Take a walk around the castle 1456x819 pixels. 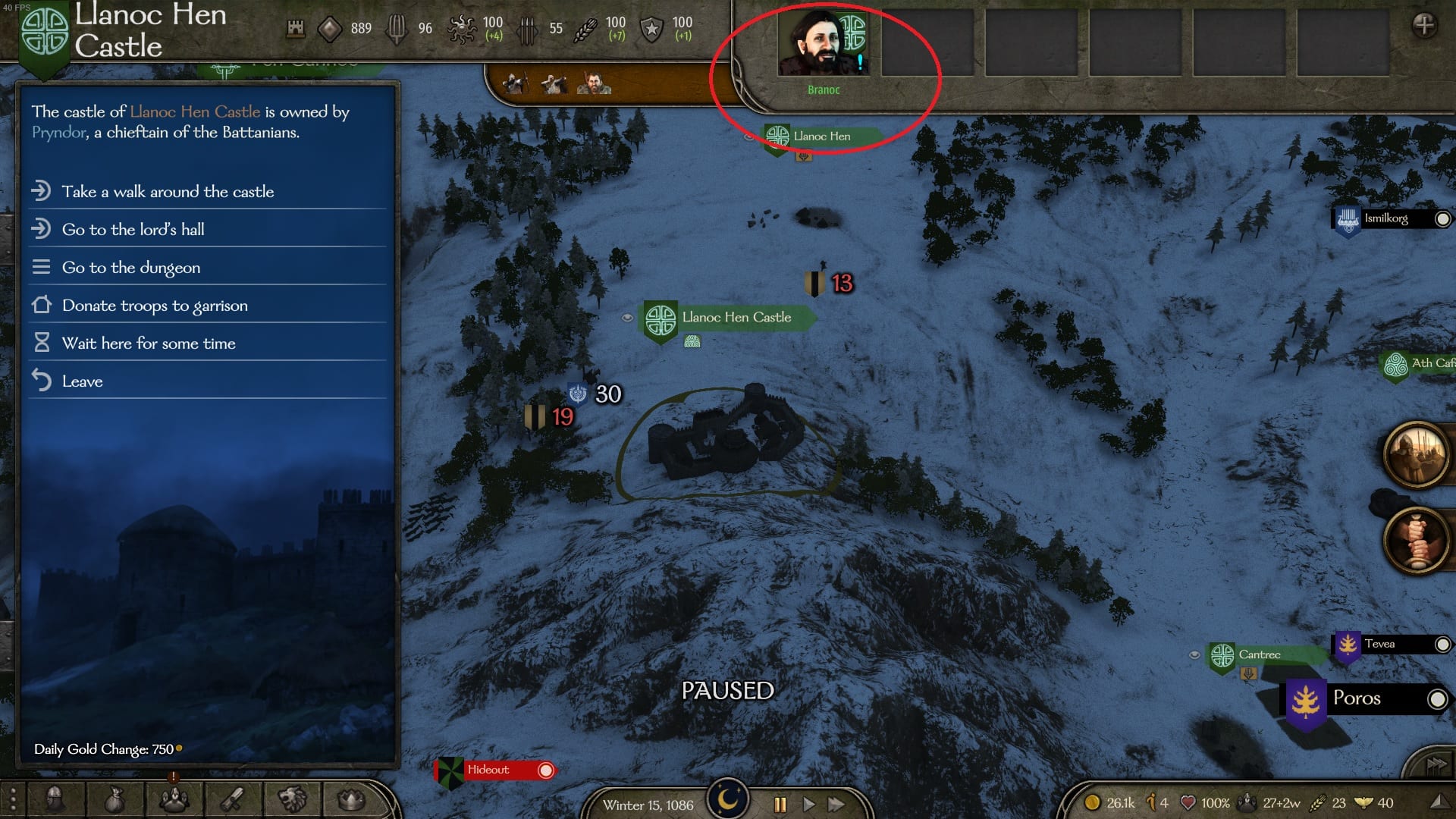click(168, 192)
